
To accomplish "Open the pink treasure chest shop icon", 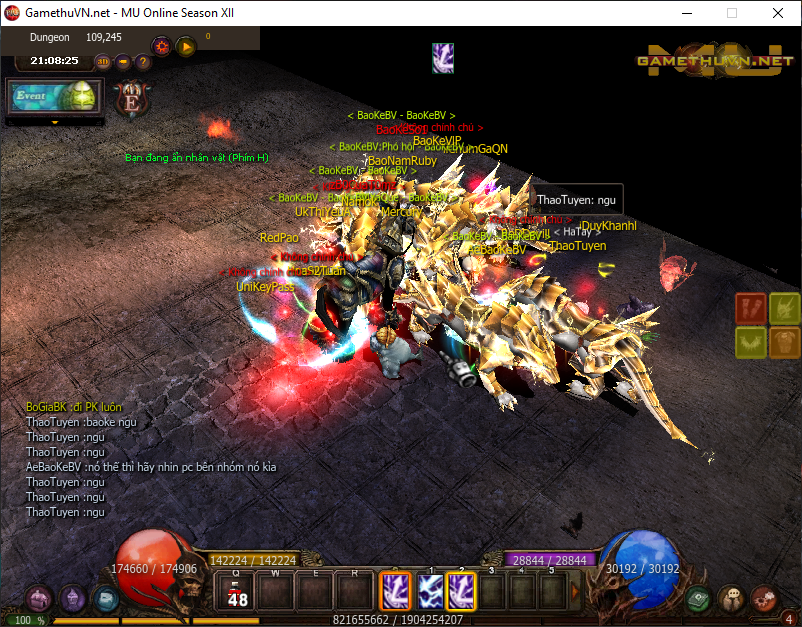I will [39, 599].
